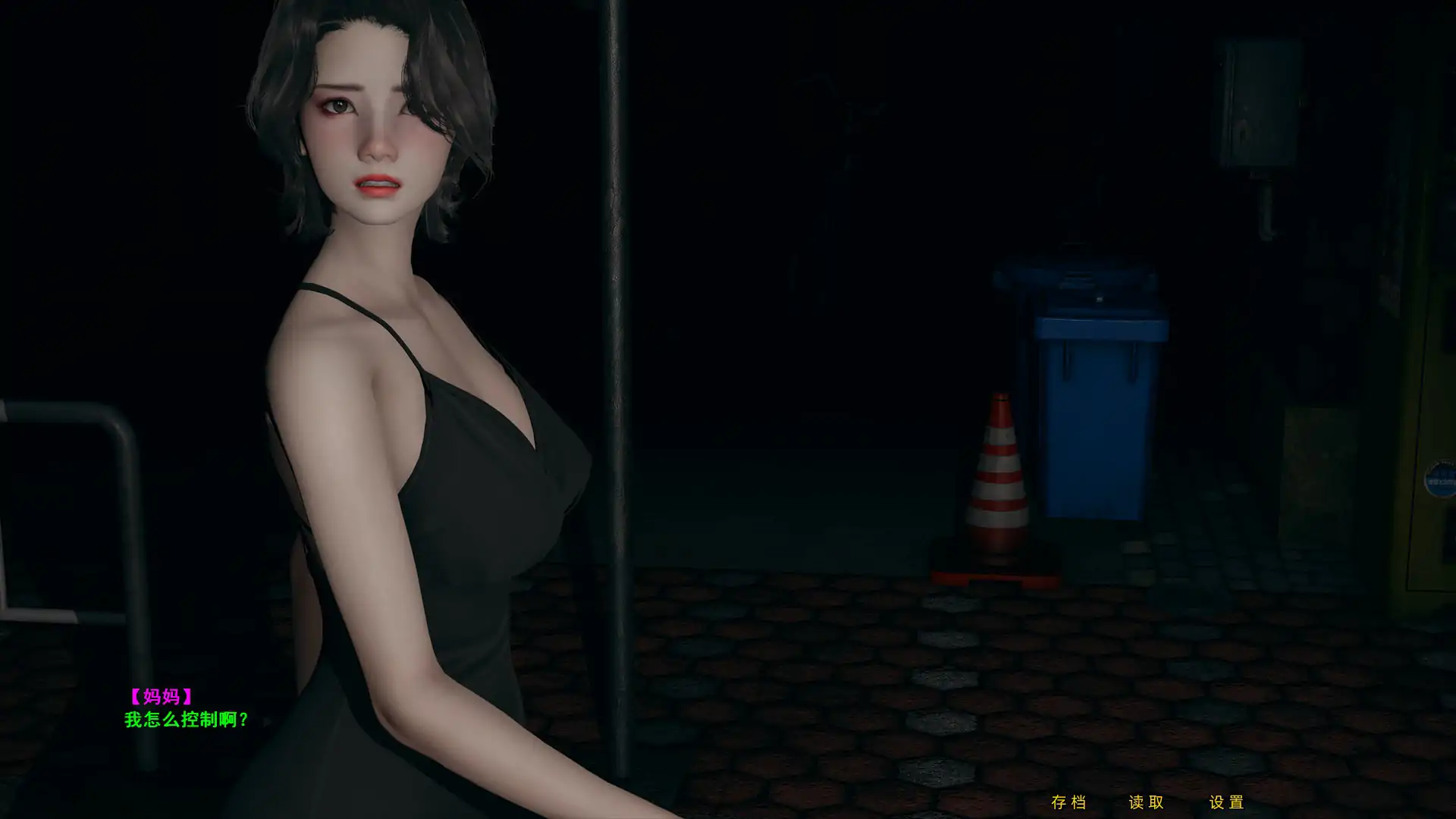Open the 存档 save menu

pos(1069,800)
